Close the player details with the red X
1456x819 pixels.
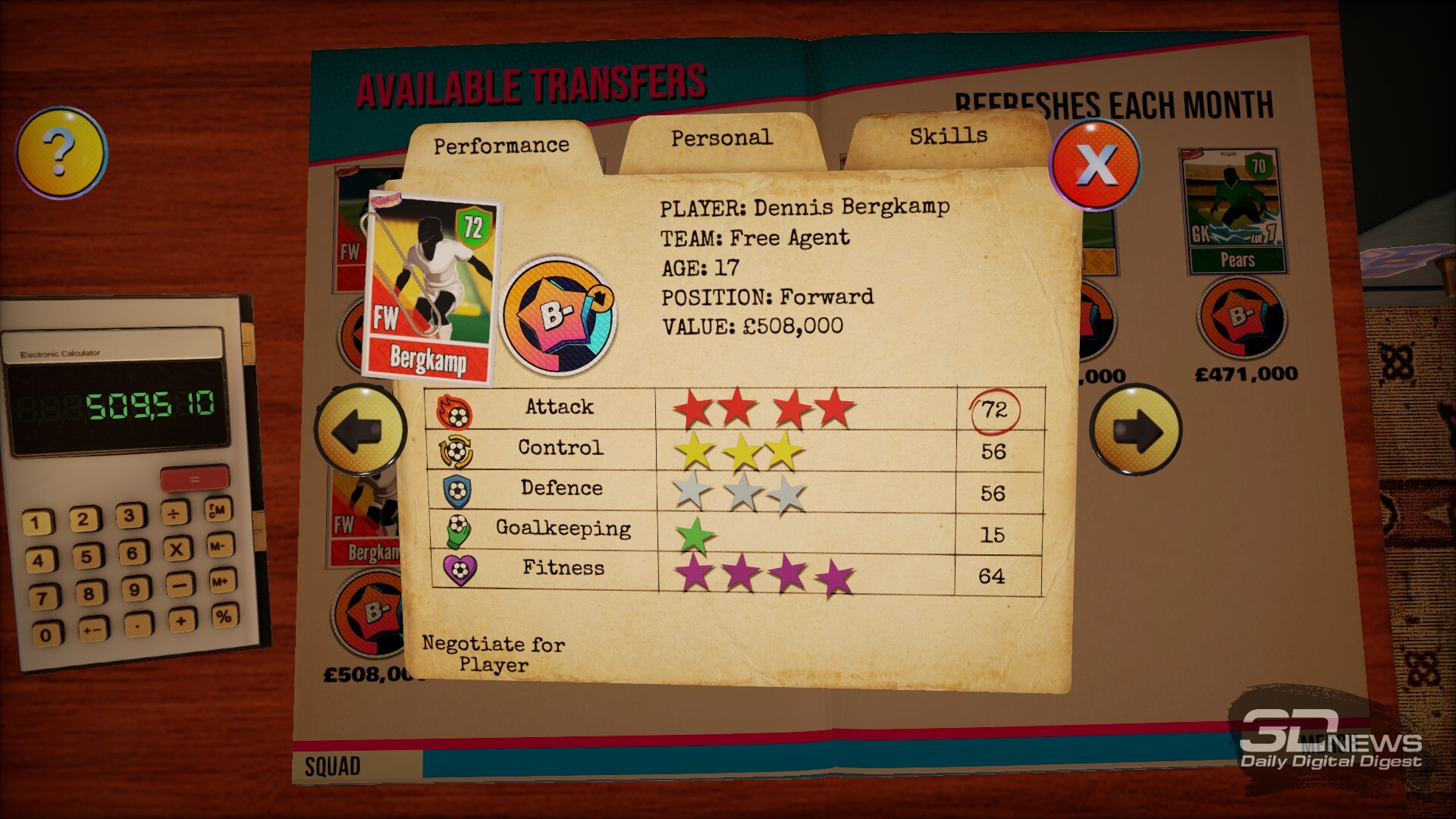pos(1095,164)
